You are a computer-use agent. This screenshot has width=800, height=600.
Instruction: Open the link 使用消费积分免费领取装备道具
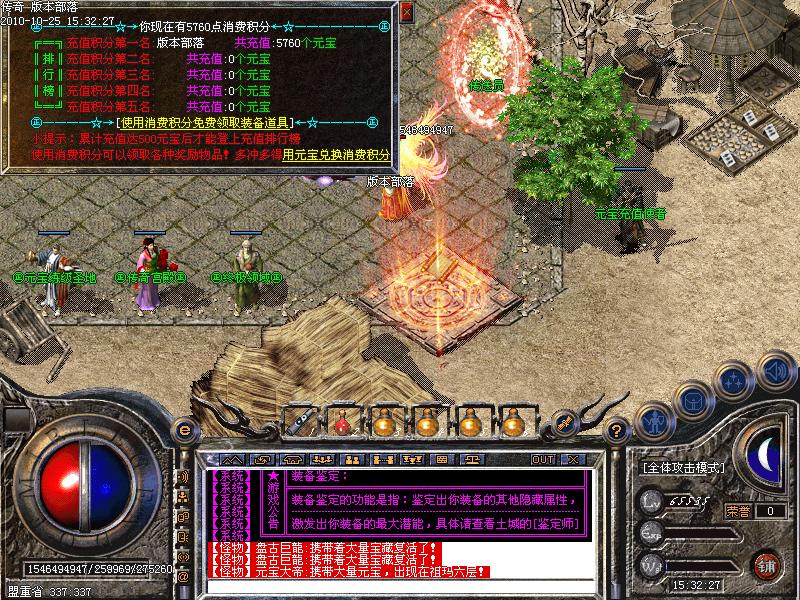click(216, 122)
